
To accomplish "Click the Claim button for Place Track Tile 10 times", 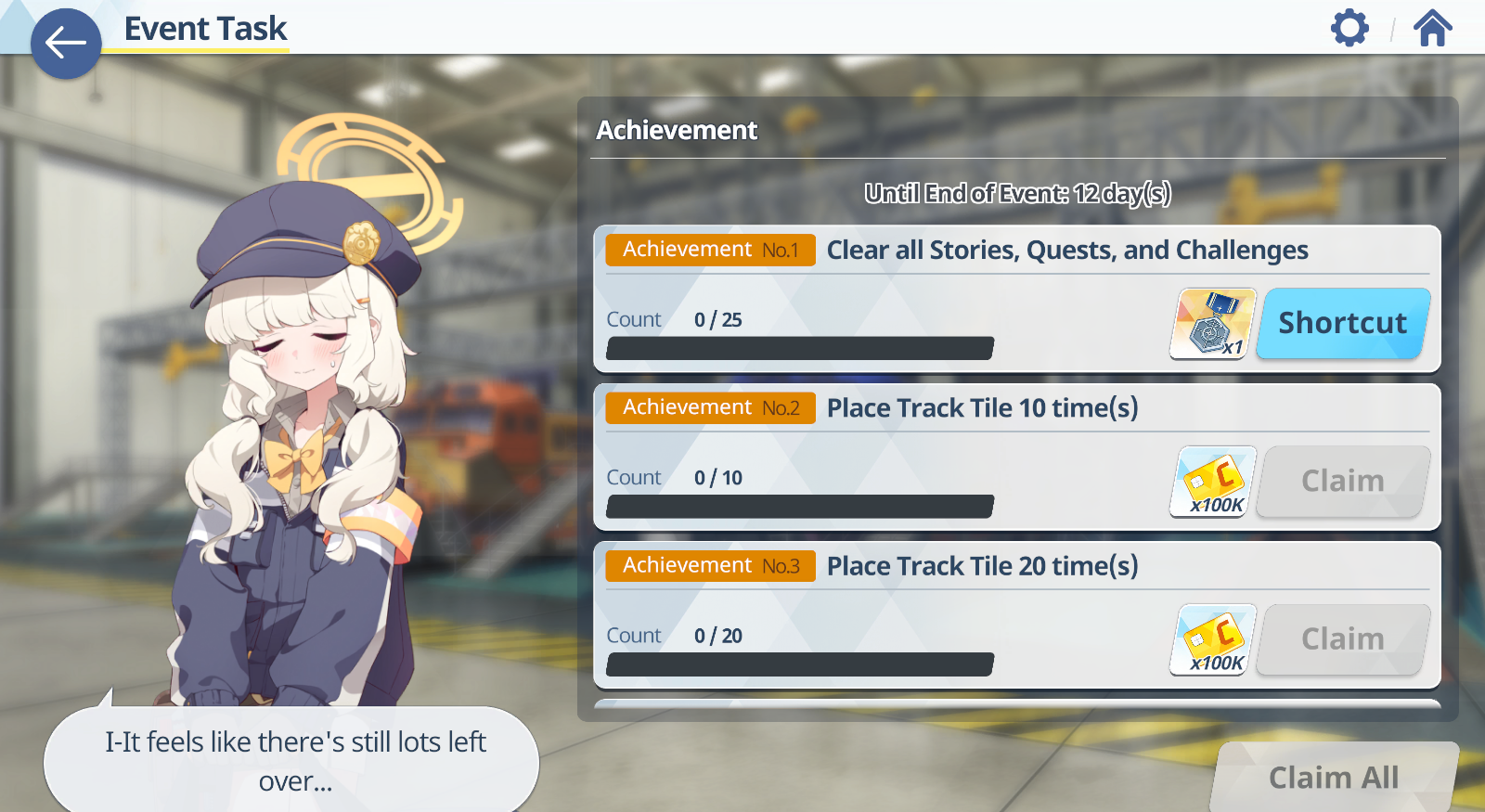I will click(1342, 481).
